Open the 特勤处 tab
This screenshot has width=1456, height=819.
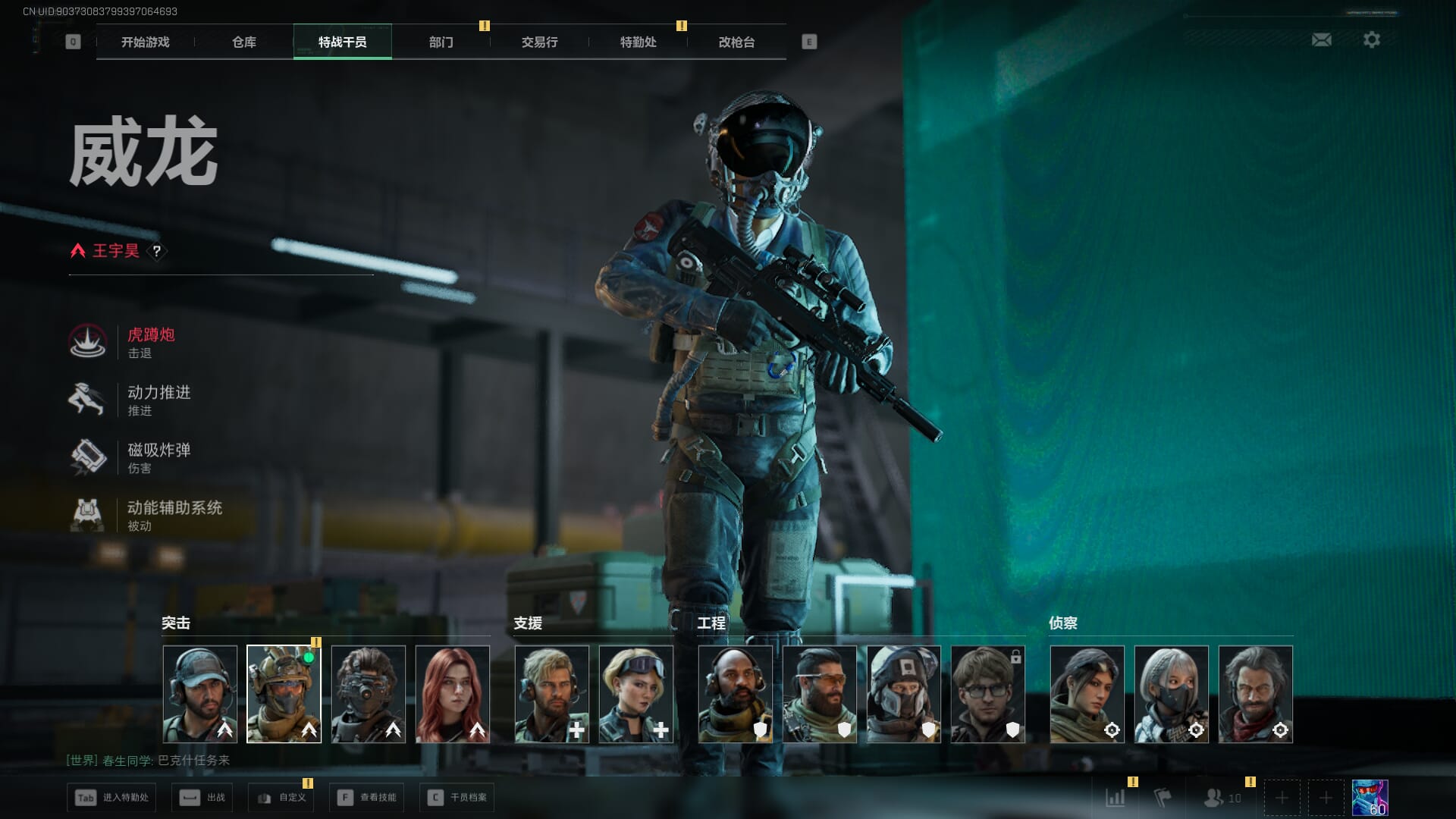click(638, 42)
